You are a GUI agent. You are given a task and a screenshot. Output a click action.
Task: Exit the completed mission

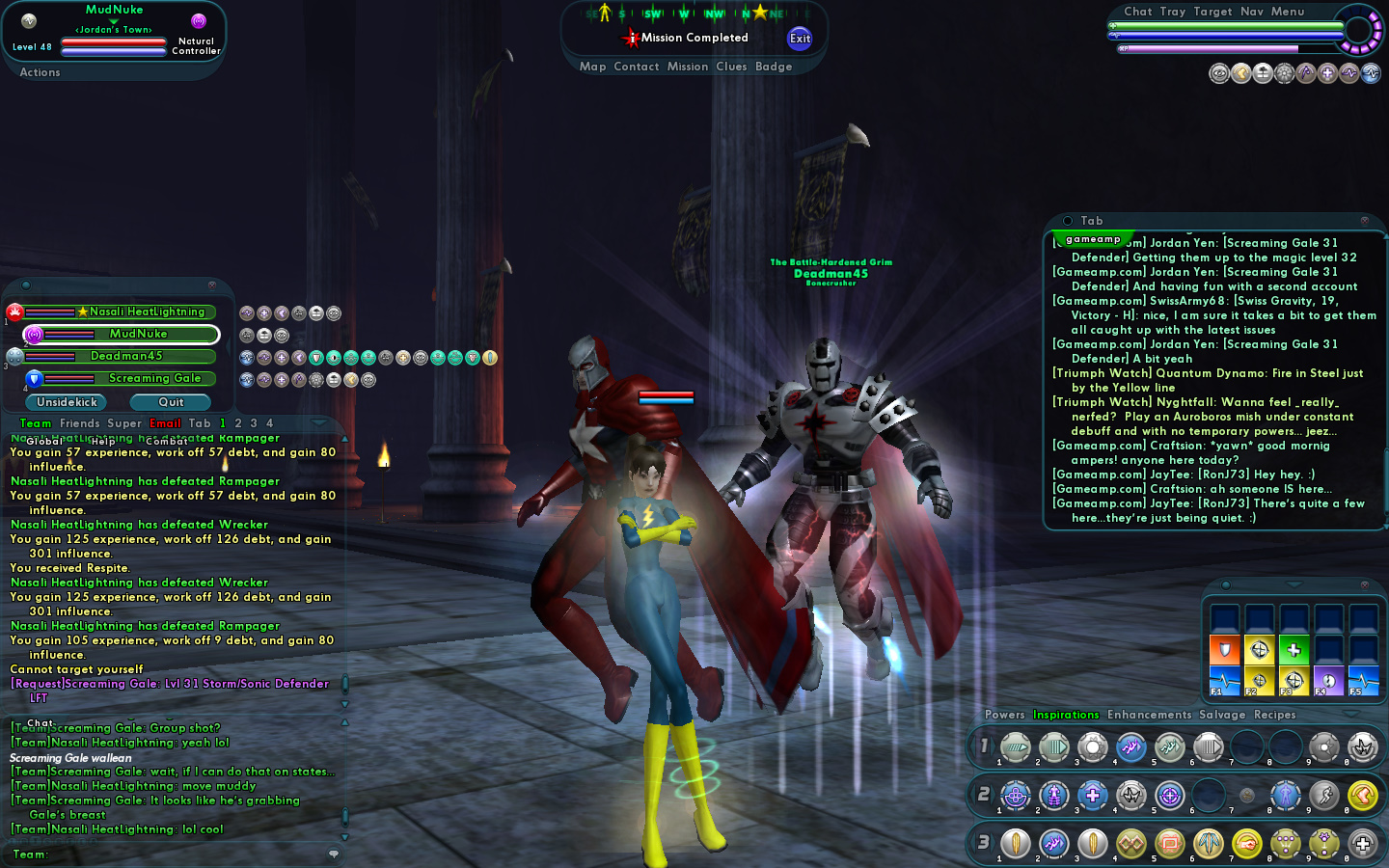800,39
